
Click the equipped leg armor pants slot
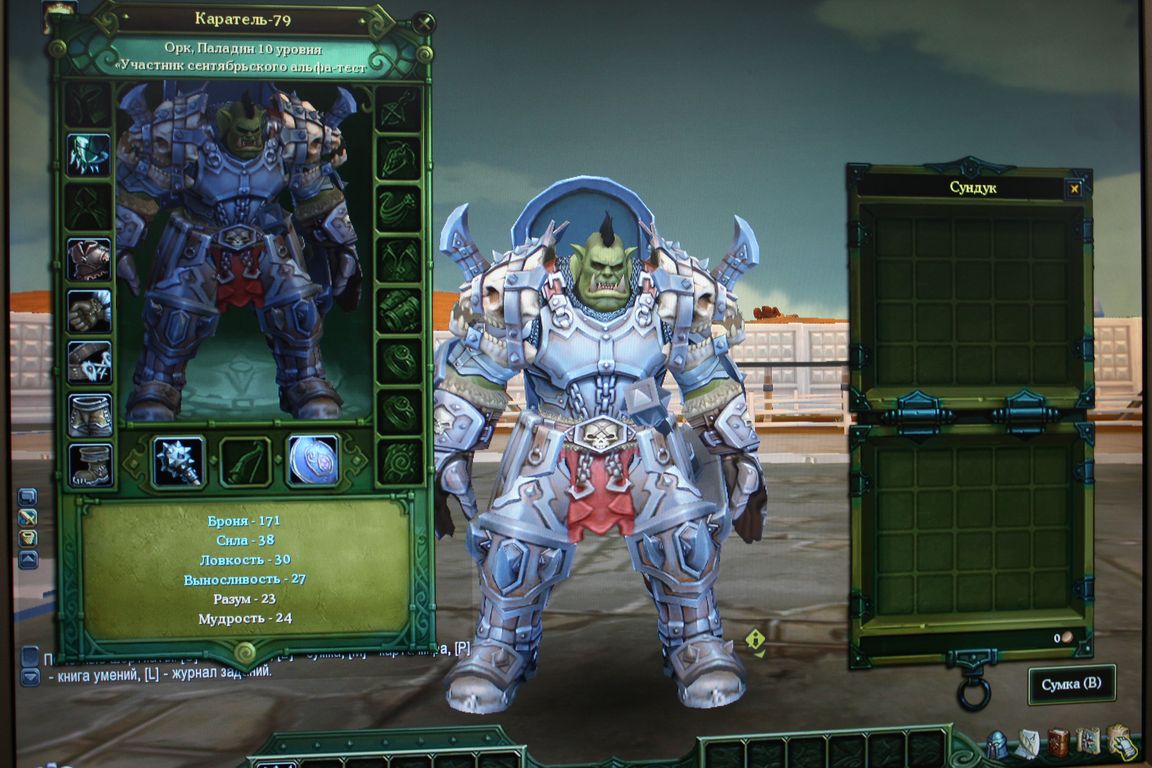(89, 414)
